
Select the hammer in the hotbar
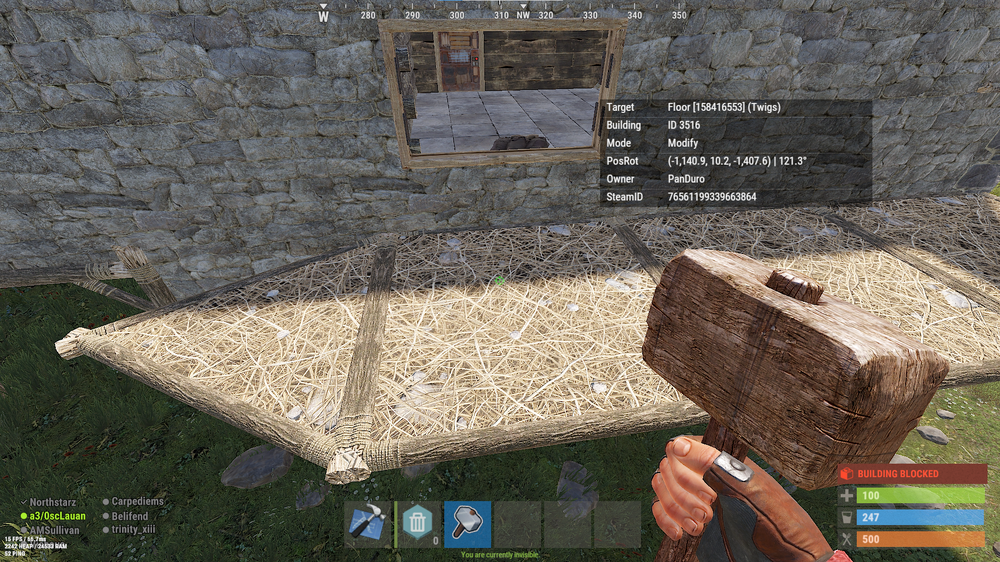click(467, 524)
